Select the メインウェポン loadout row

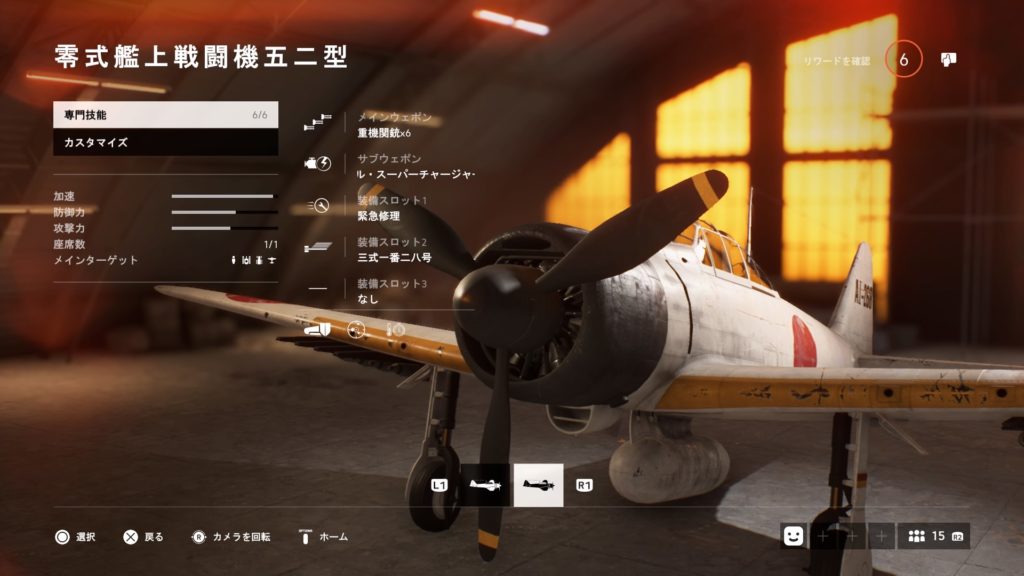390,125
